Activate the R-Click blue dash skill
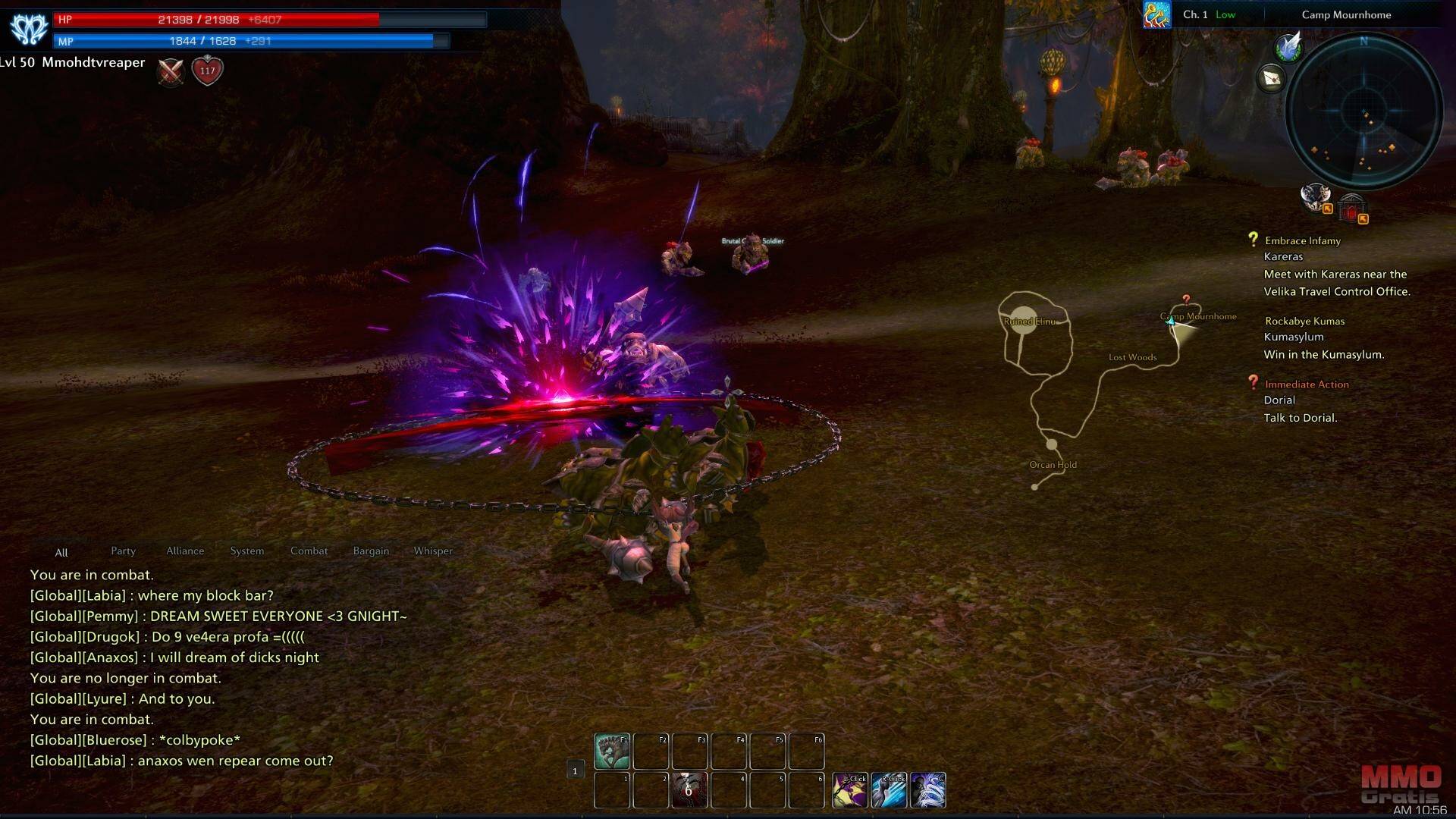 889,790
